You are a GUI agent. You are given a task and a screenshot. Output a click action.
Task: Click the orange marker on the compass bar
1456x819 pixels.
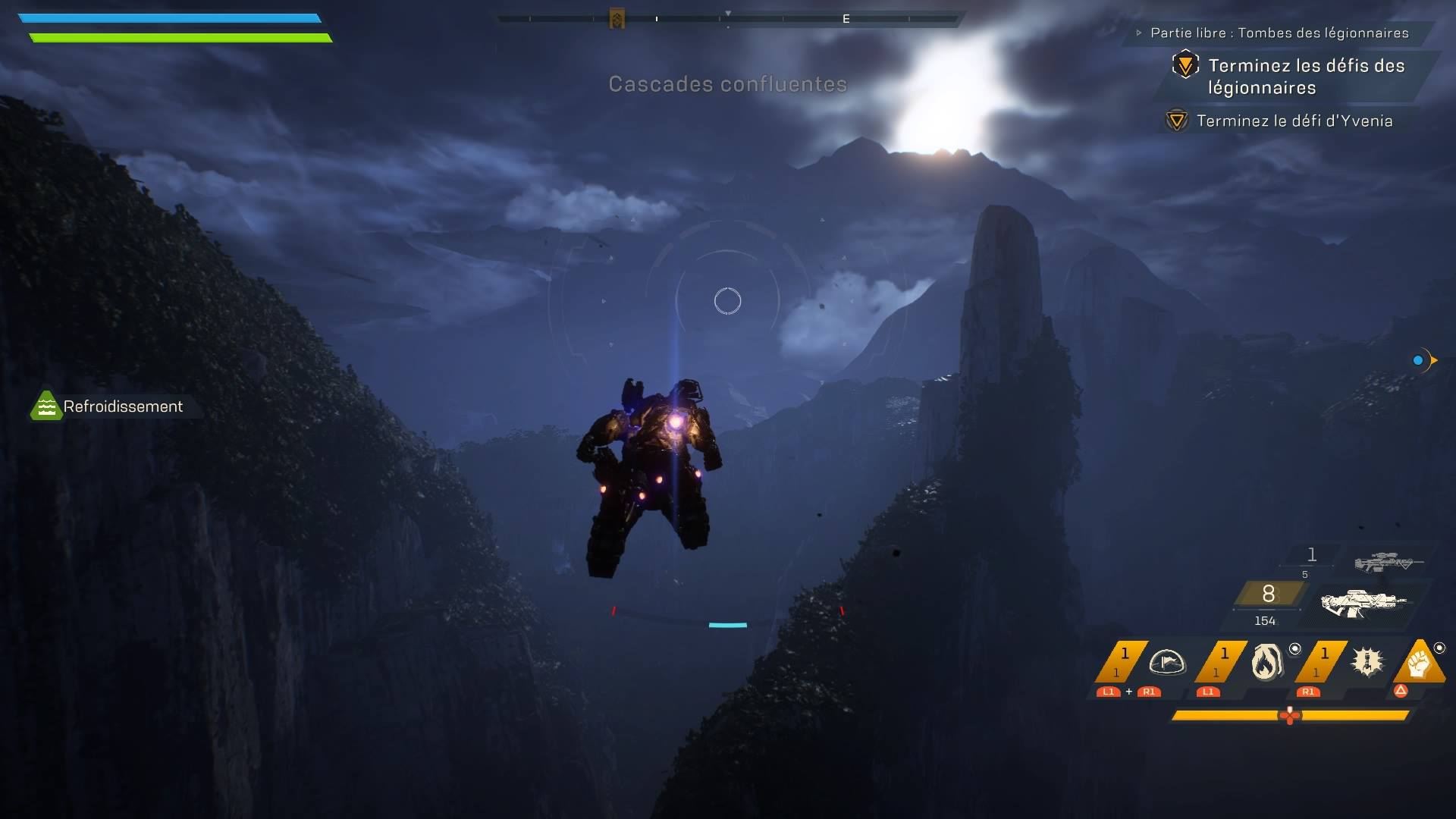pos(617,19)
